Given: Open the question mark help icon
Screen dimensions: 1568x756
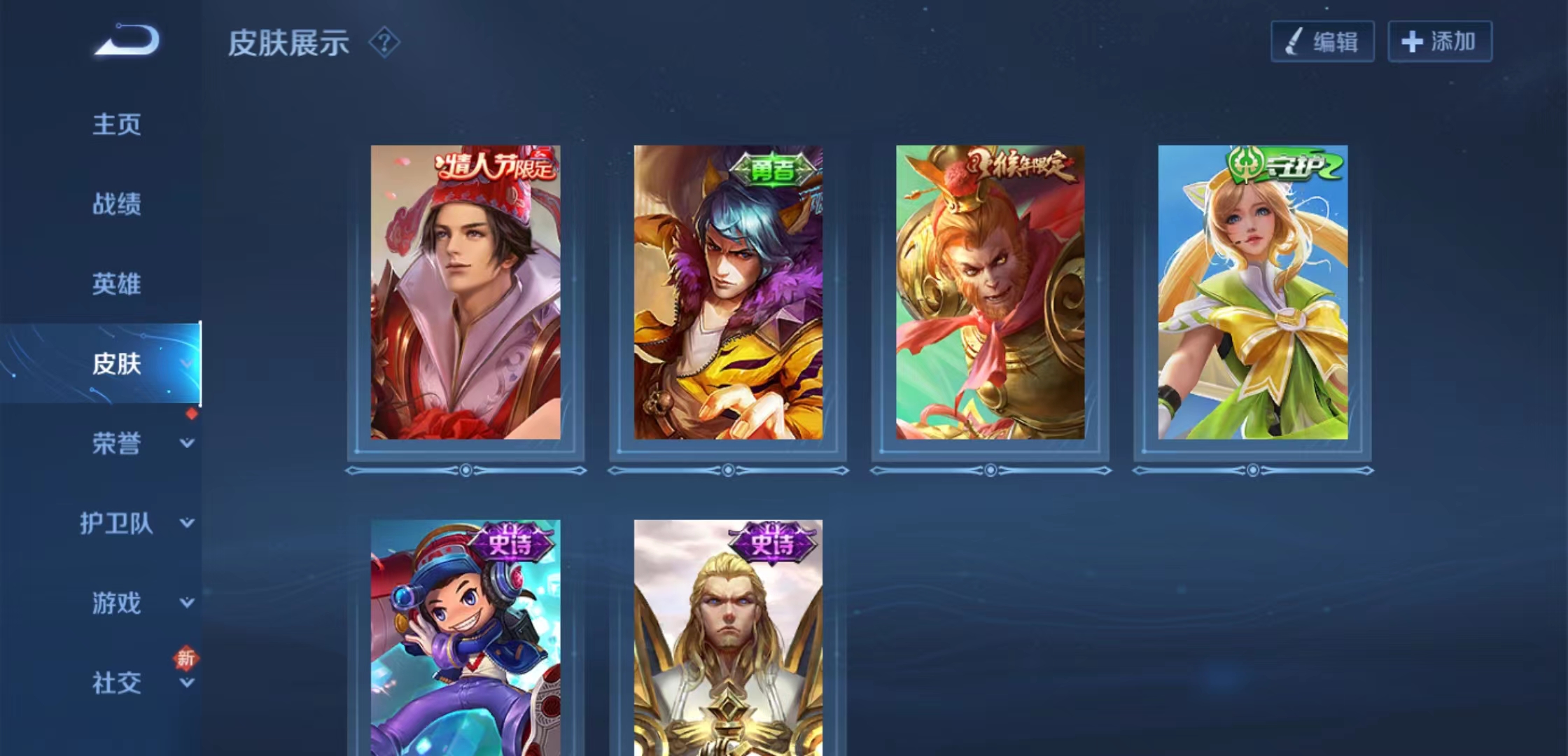Looking at the screenshot, I should pyautogui.click(x=384, y=43).
